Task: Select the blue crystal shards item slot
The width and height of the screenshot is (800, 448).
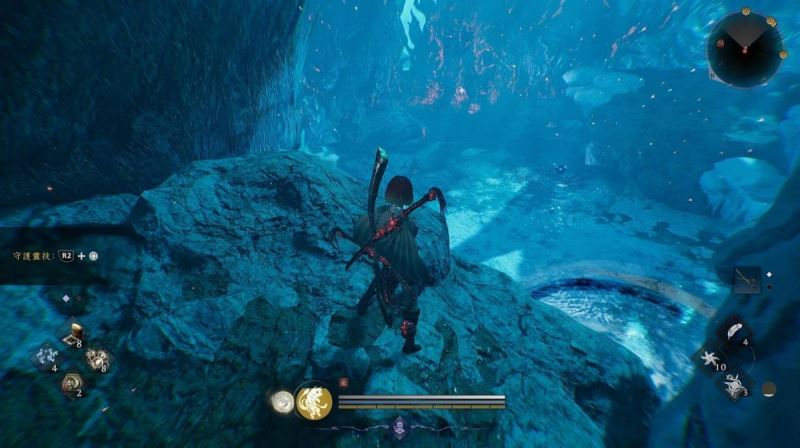Action: click(47, 358)
